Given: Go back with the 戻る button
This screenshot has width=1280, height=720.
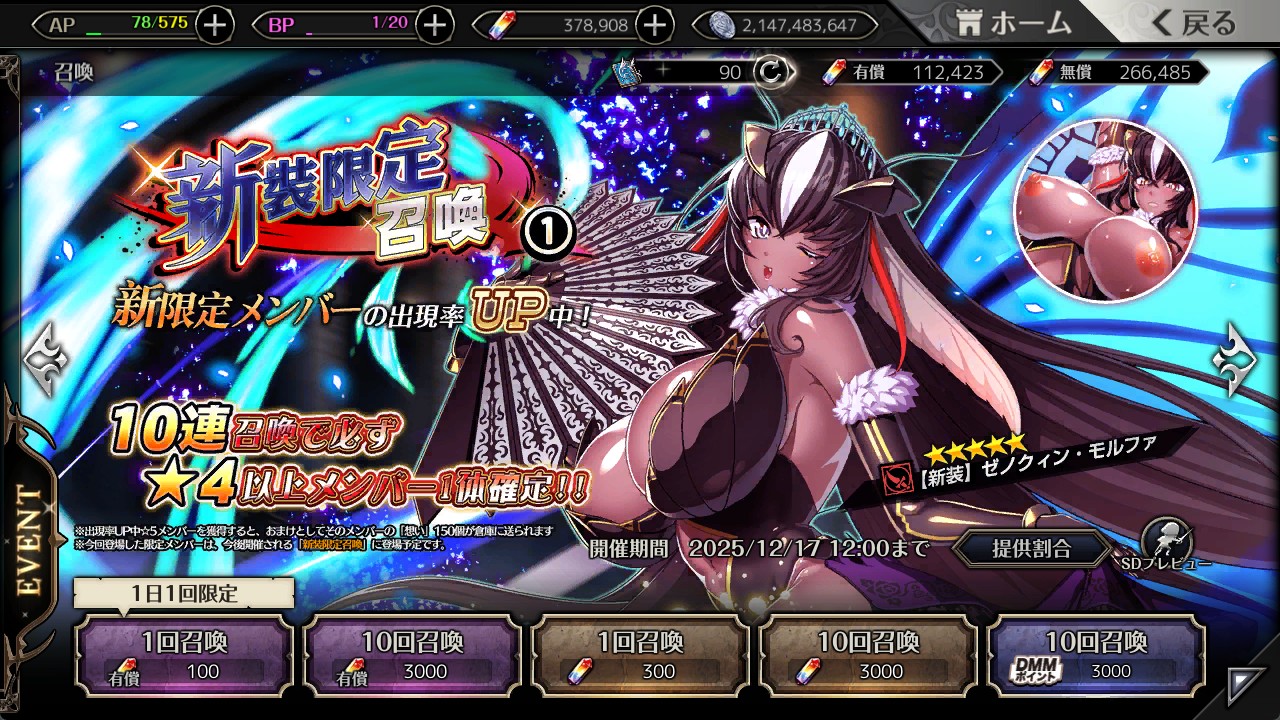Looking at the screenshot, I should [x=1192, y=24].
